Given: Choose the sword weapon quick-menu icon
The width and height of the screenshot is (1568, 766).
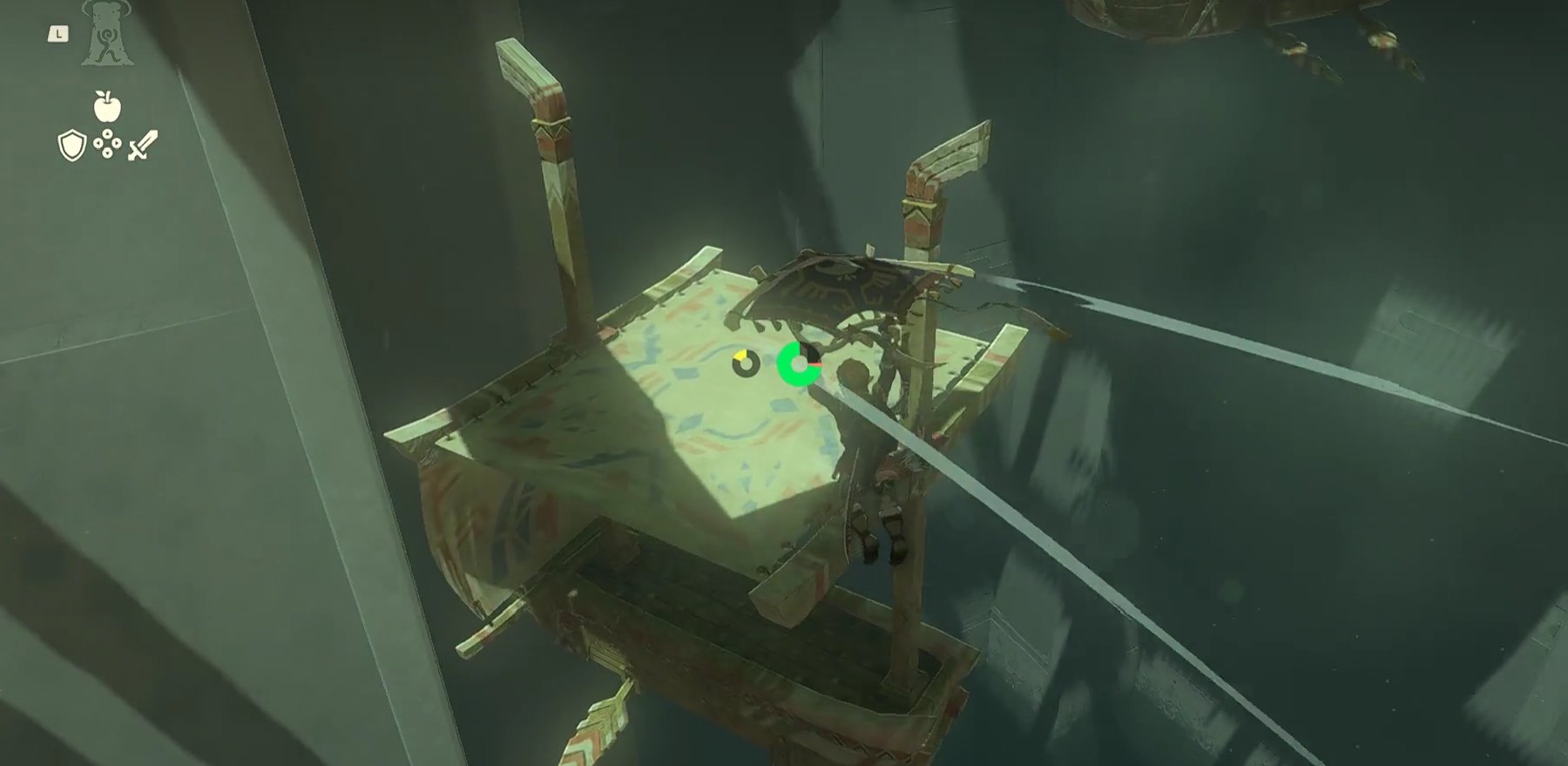Looking at the screenshot, I should tap(143, 146).
